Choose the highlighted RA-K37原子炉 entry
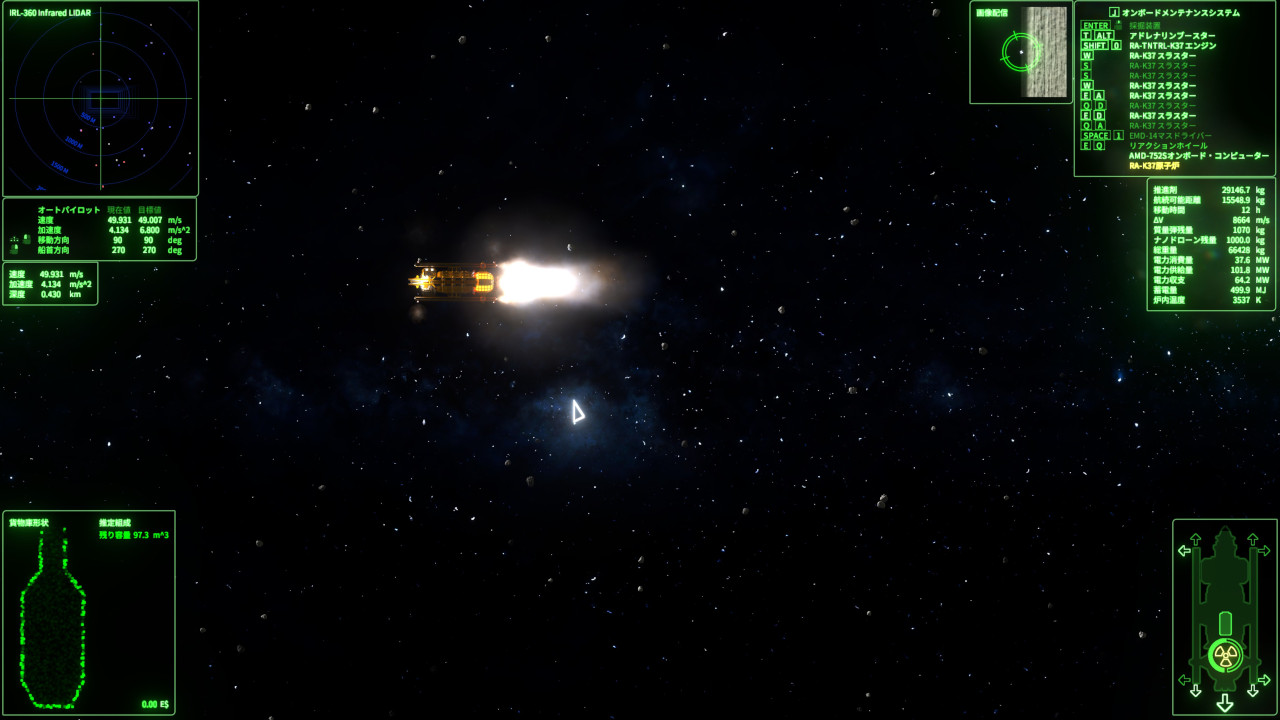The width and height of the screenshot is (1280, 720). tap(1153, 166)
